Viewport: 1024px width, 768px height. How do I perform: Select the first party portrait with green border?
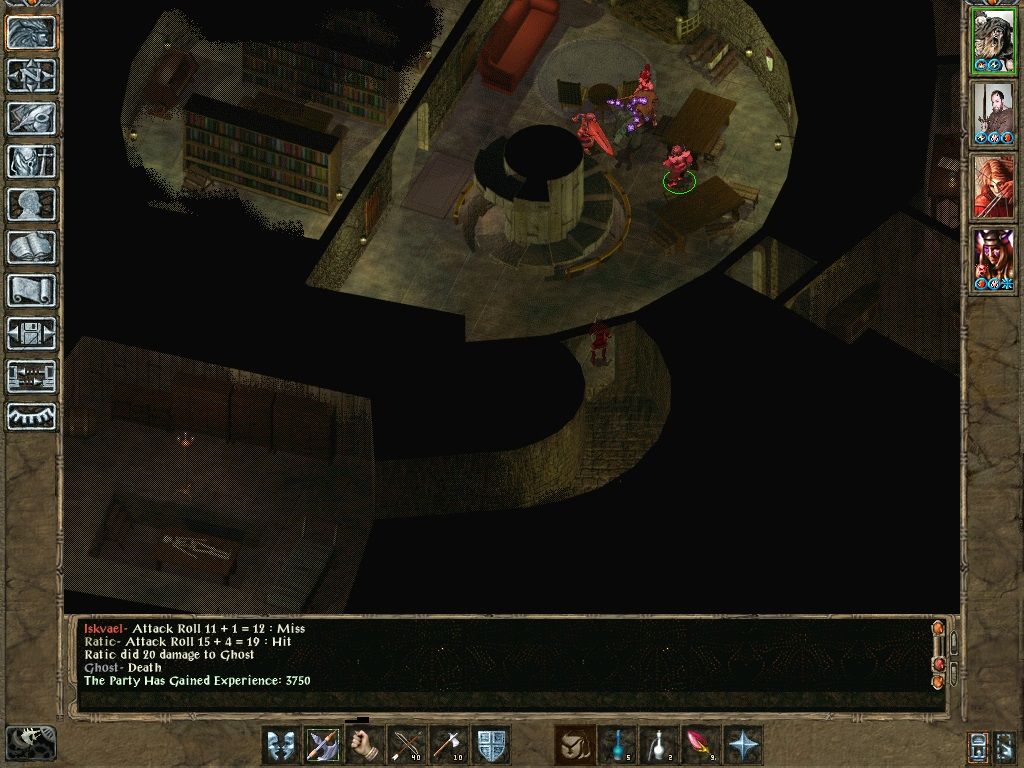[993, 40]
